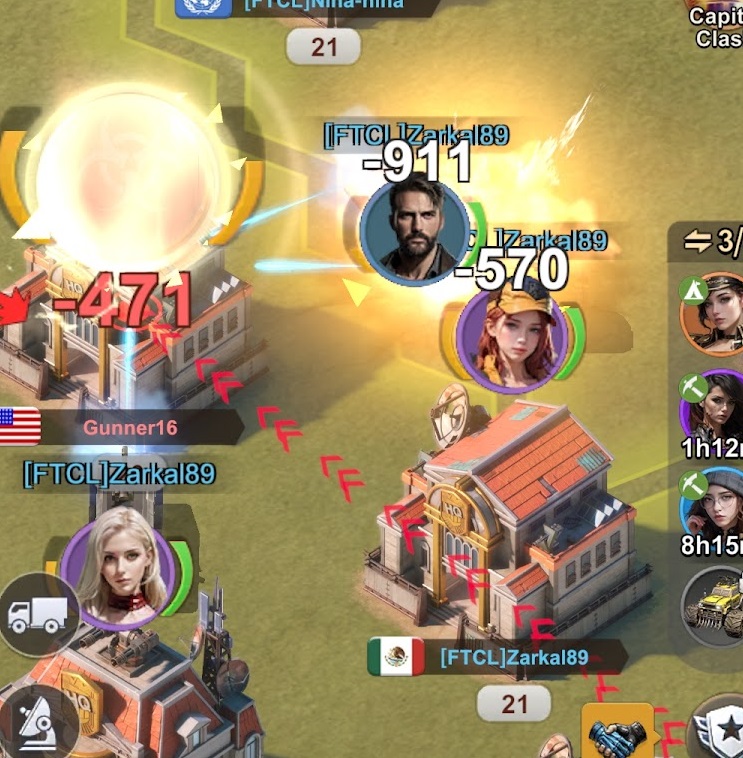Tap the Mexico-flag [FTCL]Zarkal89 base label

click(x=513, y=657)
